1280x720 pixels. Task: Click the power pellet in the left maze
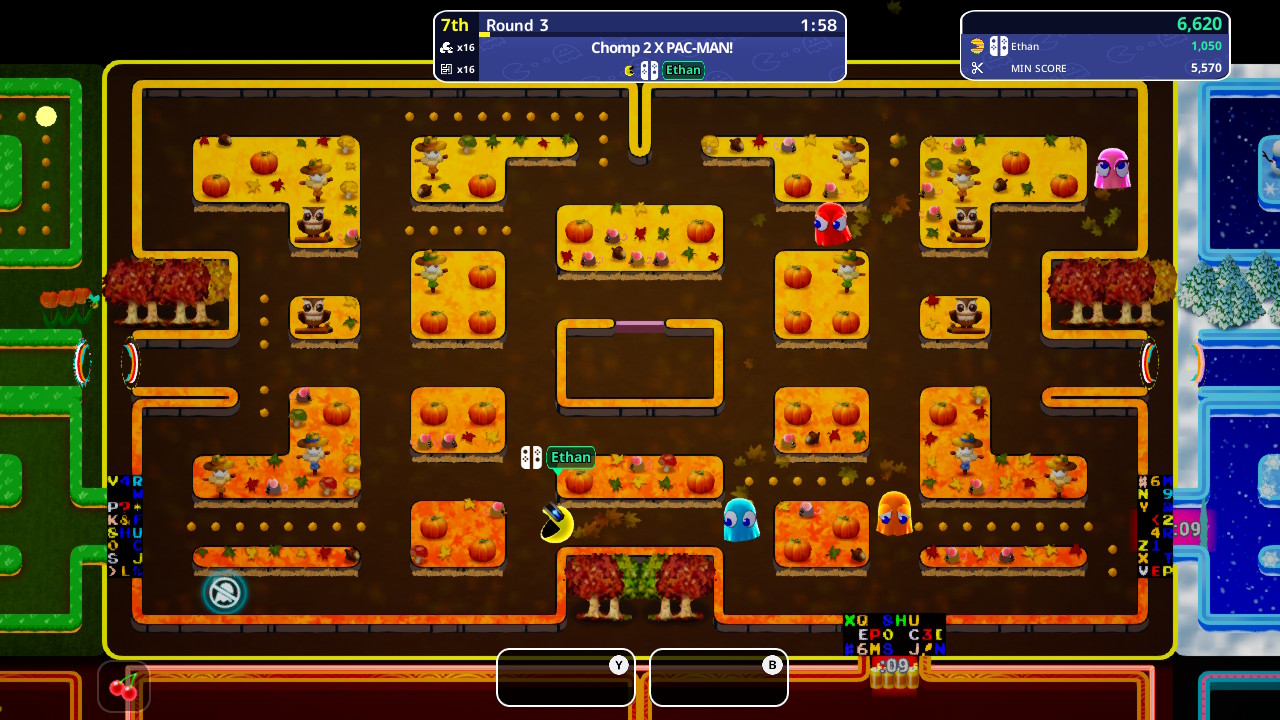[x=44, y=116]
